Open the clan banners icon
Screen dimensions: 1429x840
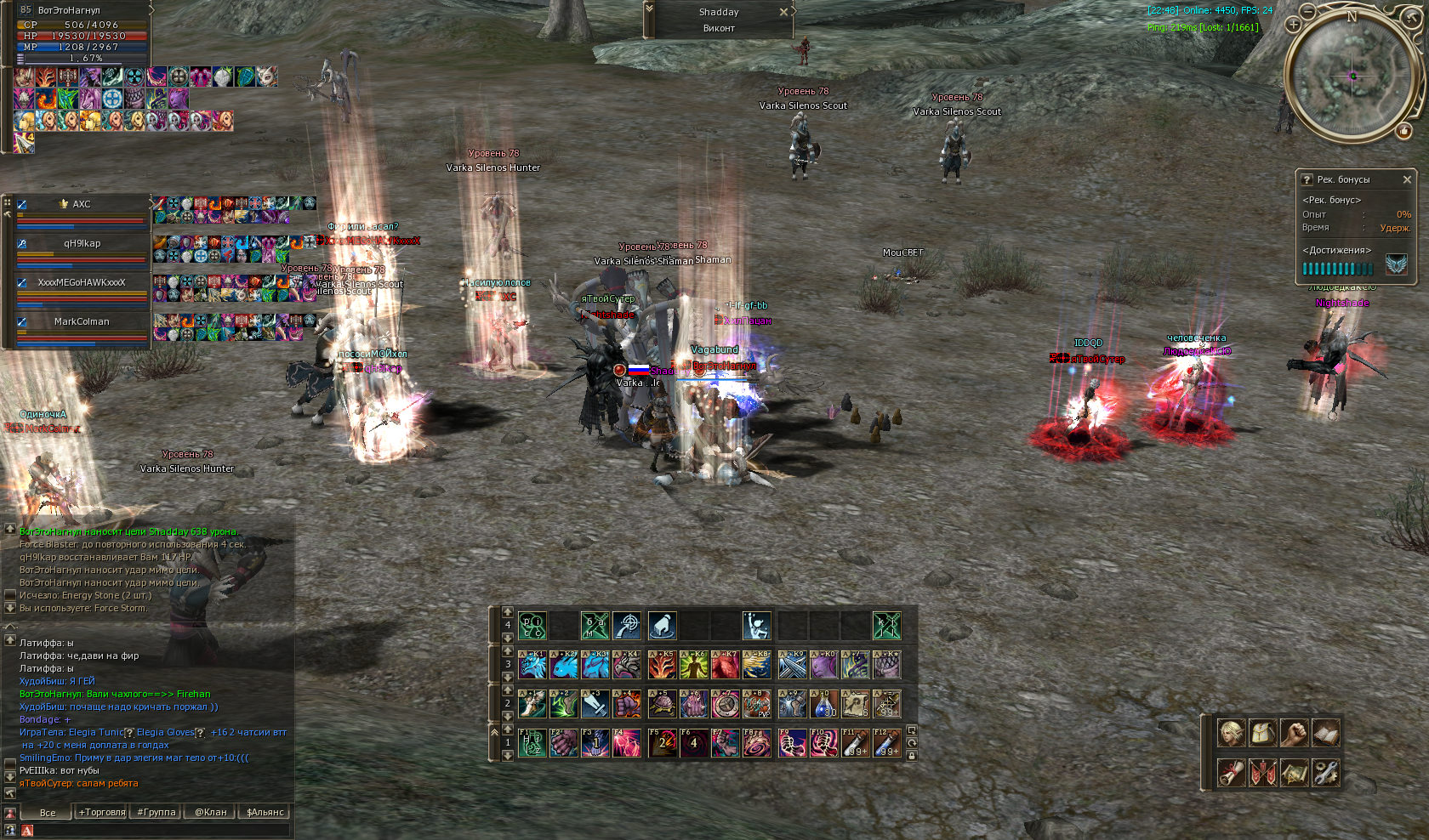click(1262, 772)
